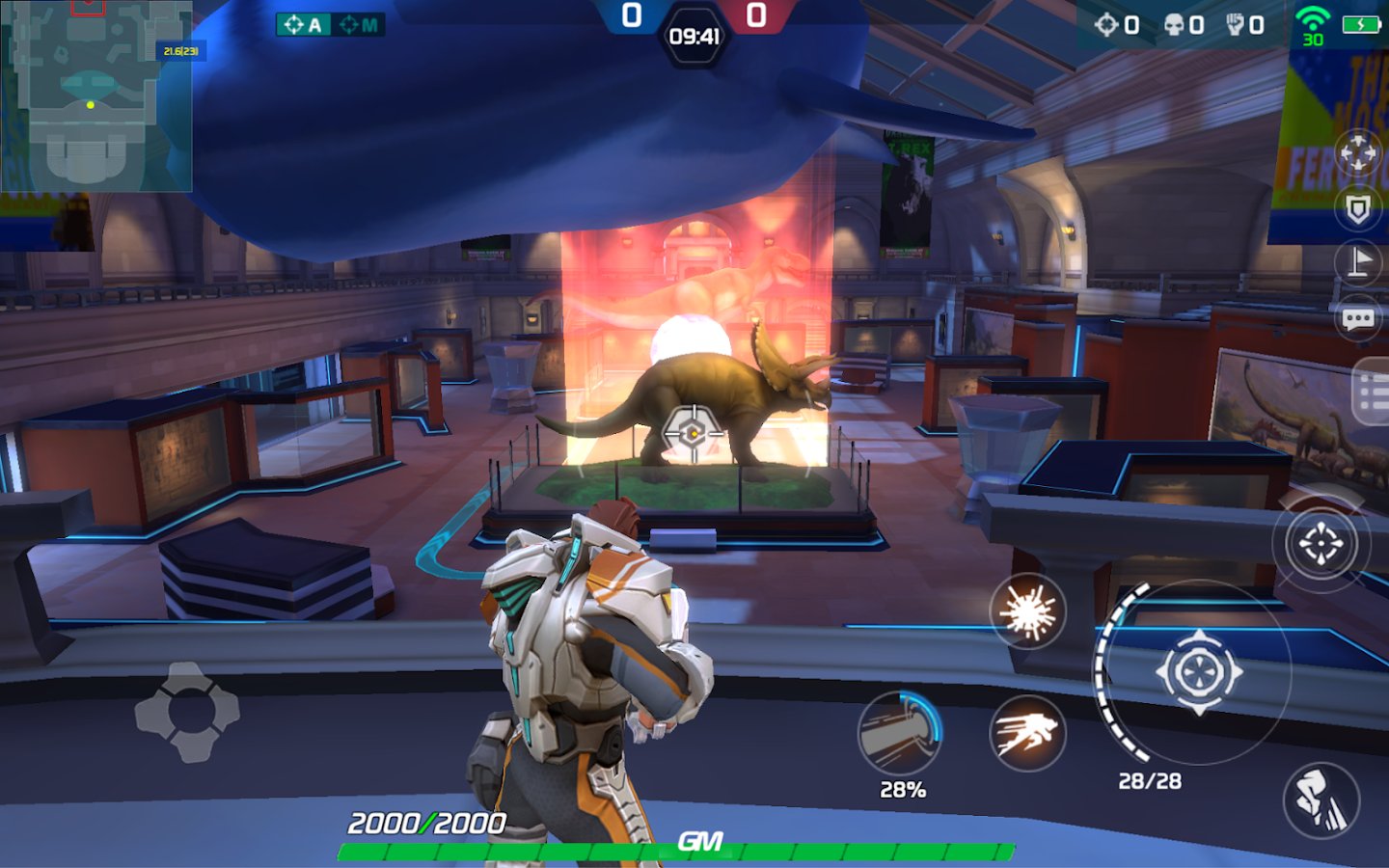Open the minimap
The height and width of the screenshot is (868, 1389).
point(95,96)
